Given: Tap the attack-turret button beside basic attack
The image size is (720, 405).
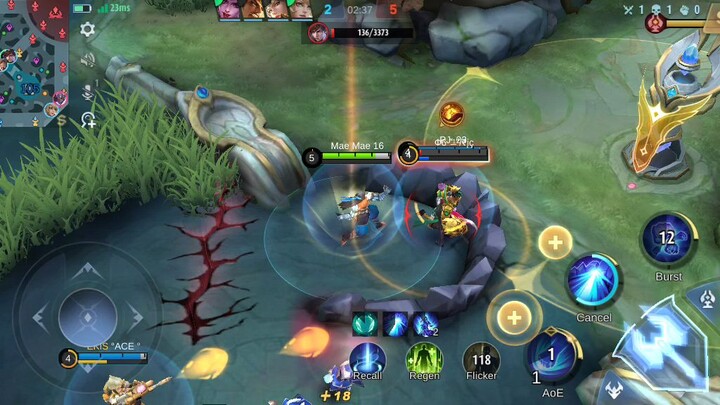Looking at the screenshot, I should tap(708, 298).
